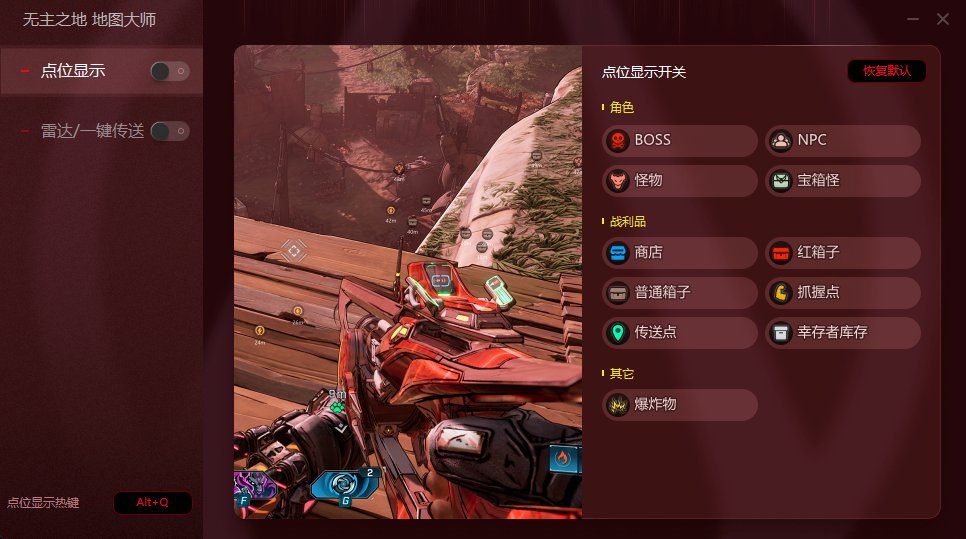Change the Alt+Q hotkey binding
The width and height of the screenshot is (966, 539).
click(152, 502)
